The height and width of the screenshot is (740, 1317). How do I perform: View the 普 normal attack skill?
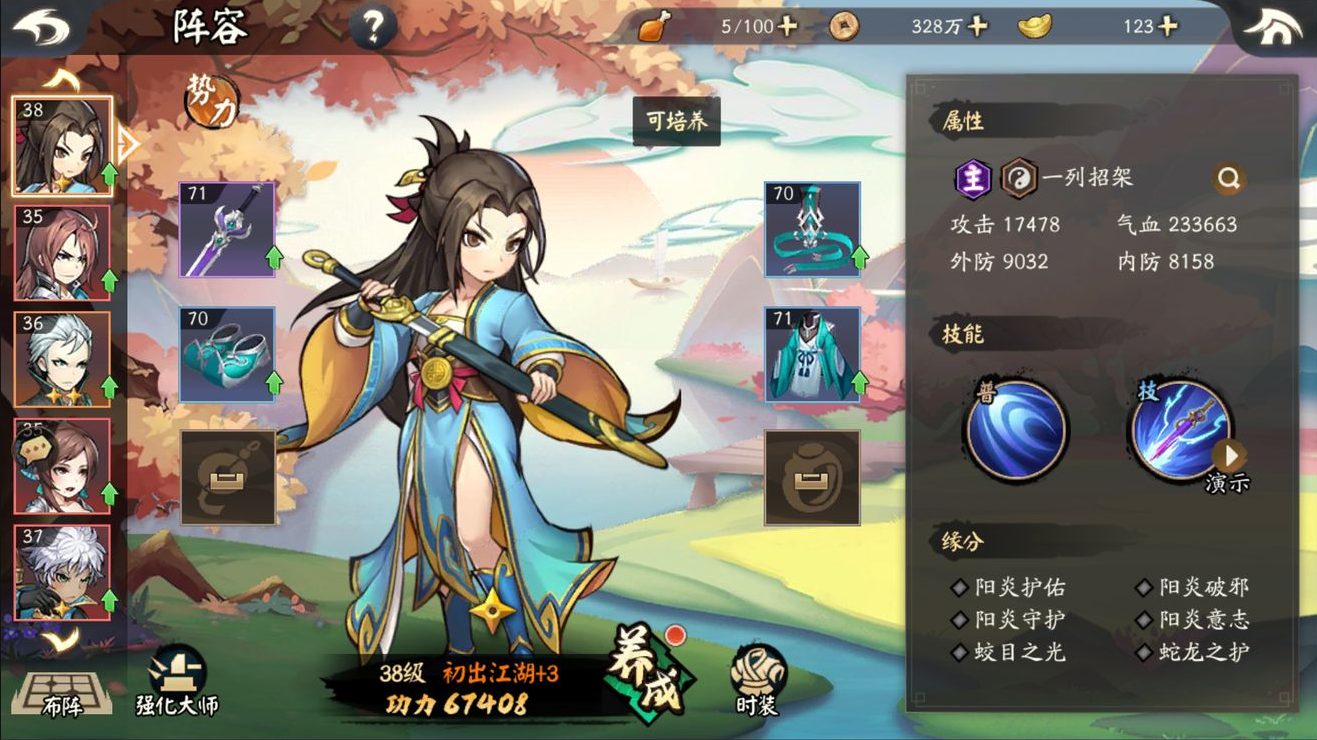pos(1015,430)
